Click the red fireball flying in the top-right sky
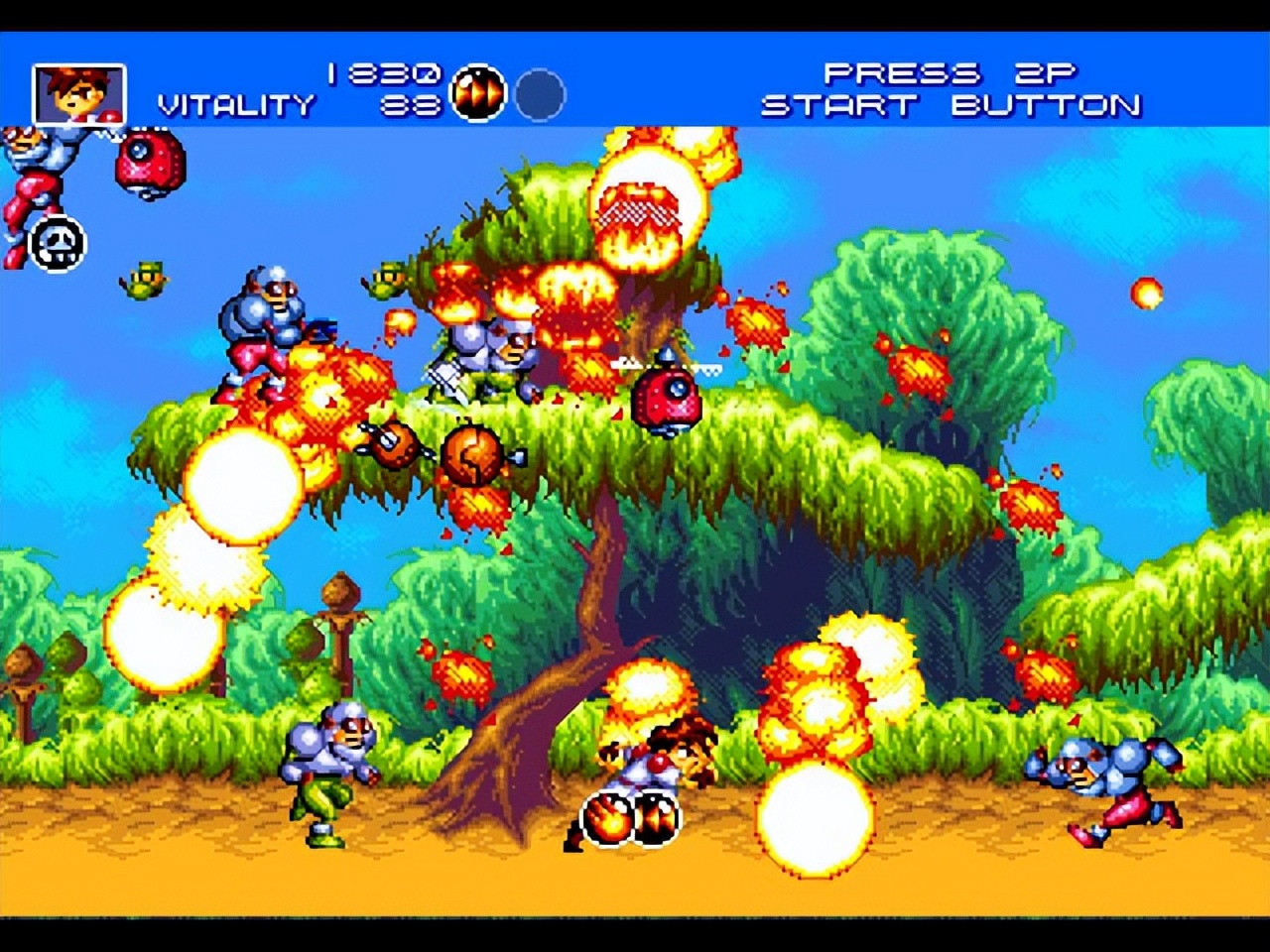This screenshot has height=952, width=1270. point(1146,295)
